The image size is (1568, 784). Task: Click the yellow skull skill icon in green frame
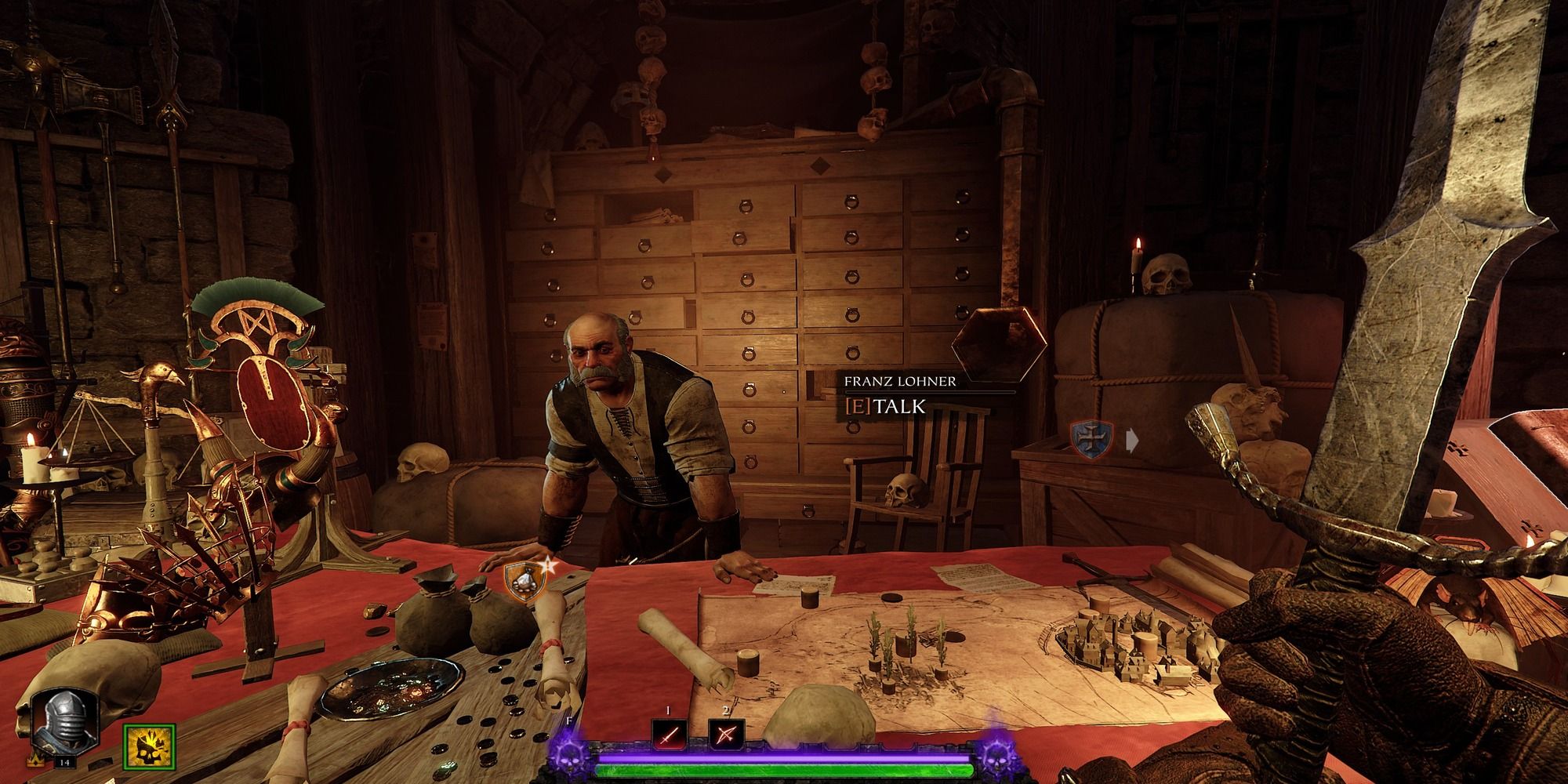(149, 747)
